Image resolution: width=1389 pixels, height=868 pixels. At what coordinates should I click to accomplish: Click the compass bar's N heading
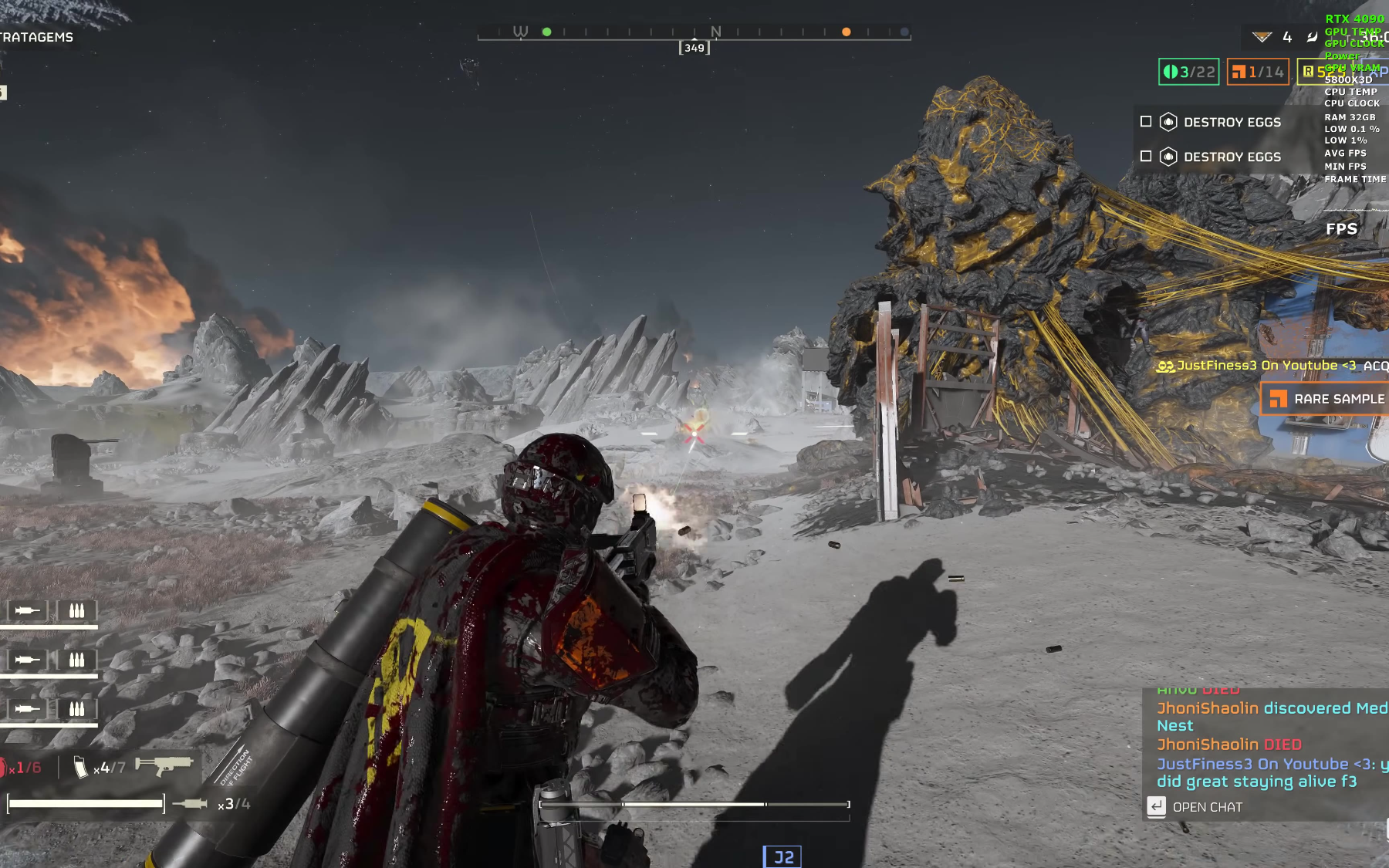pyautogui.click(x=715, y=32)
